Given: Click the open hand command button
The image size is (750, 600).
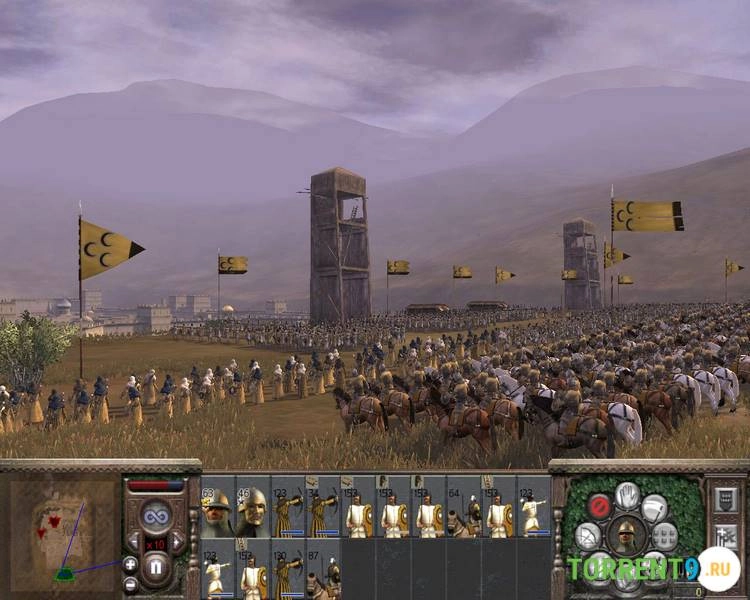Looking at the screenshot, I should tap(627, 495).
